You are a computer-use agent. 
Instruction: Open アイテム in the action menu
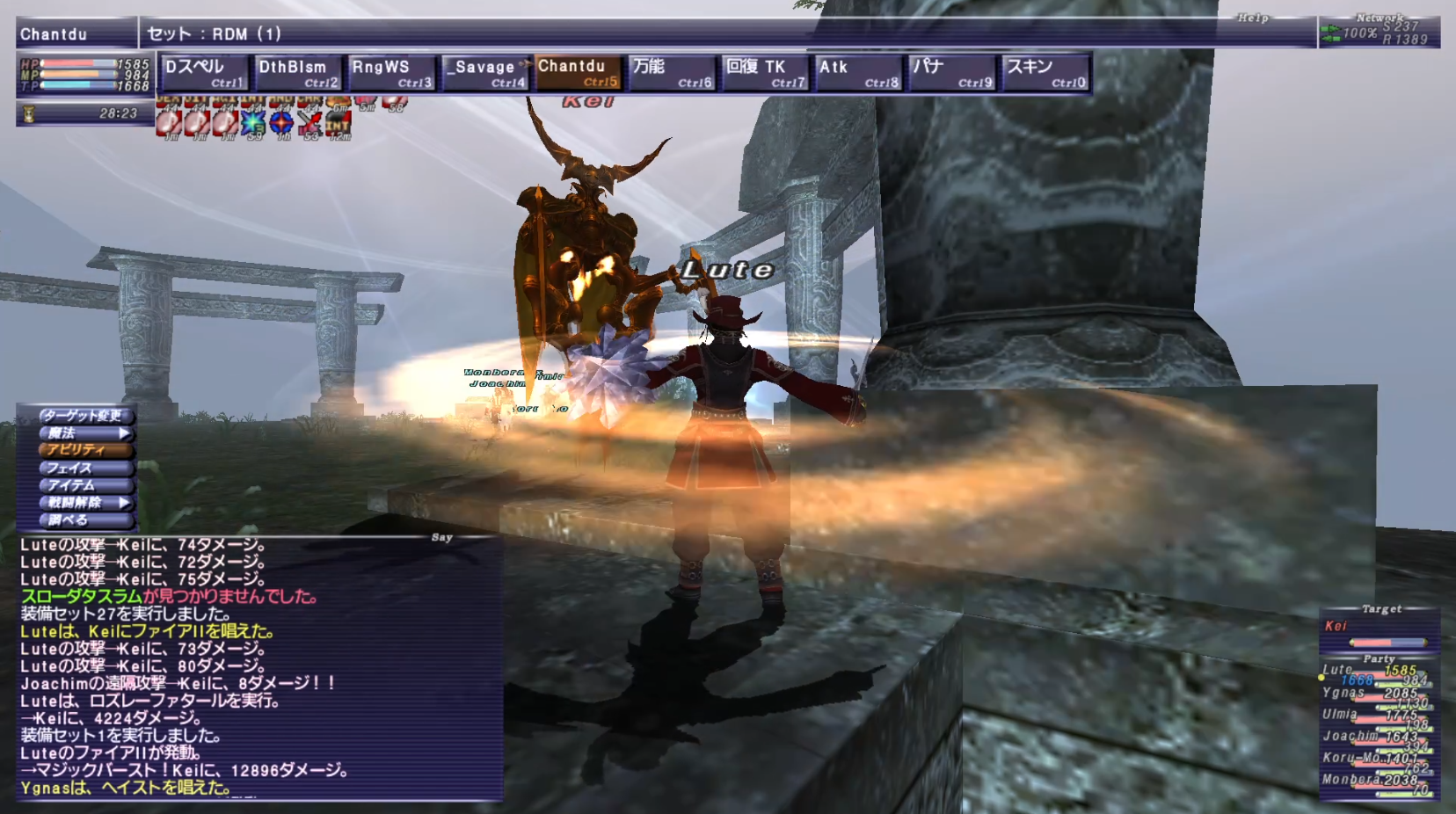(x=84, y=485)
